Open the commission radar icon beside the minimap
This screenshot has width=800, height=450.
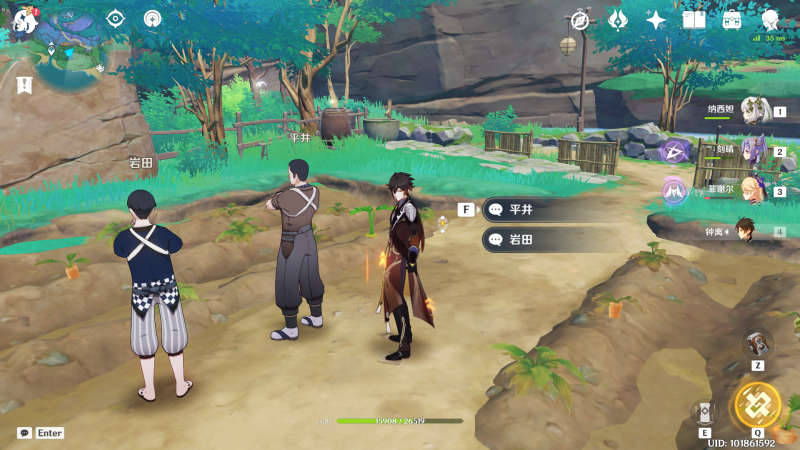pos(152,18)
